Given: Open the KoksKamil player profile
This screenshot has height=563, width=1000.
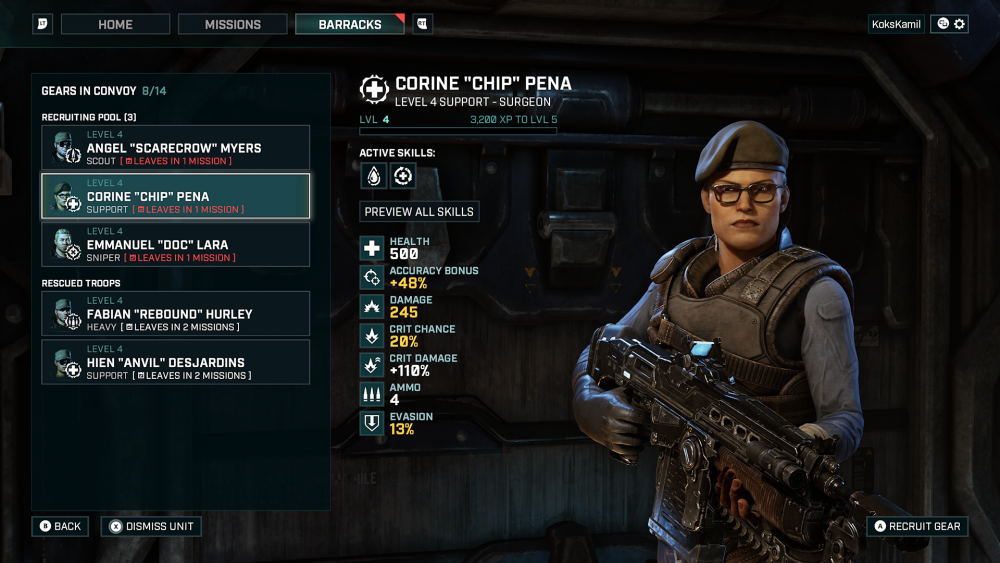Looking at the screenshot, I should pyautogui.click(x=897, y=24).
